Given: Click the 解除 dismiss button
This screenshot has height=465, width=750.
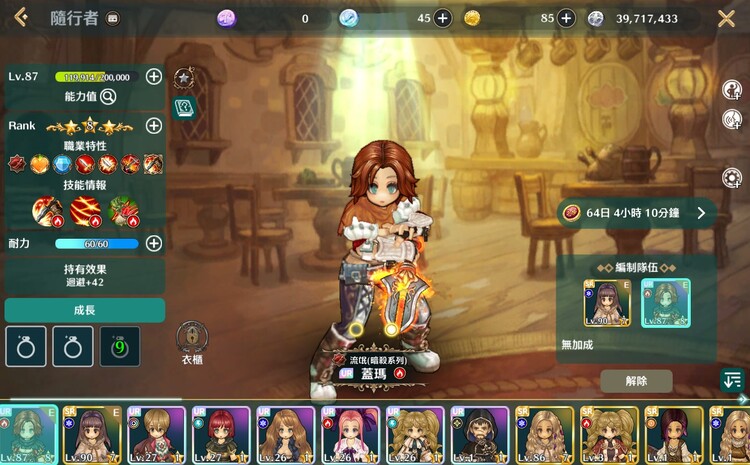Looking at the screenshot, I should (636, 381).
